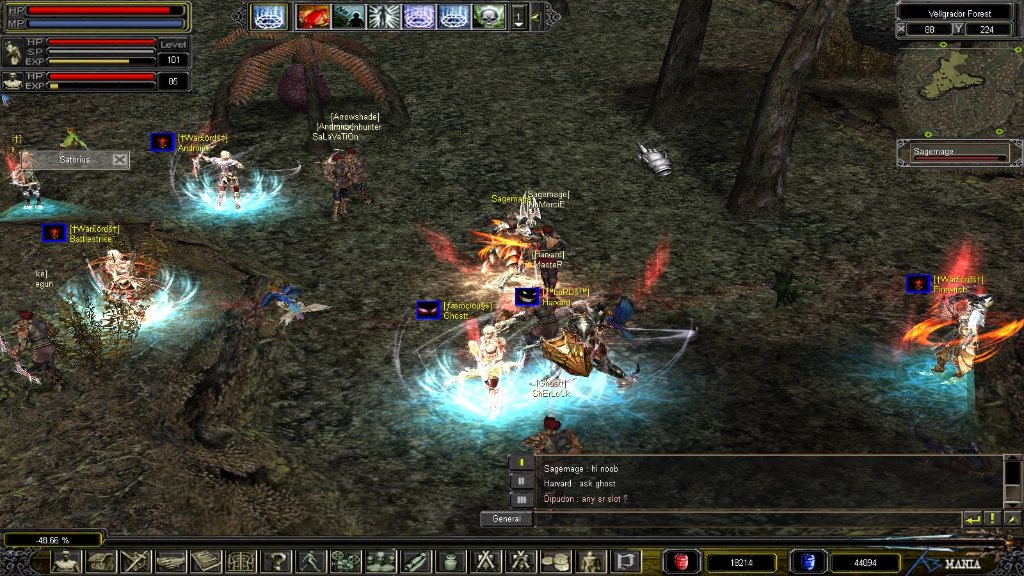Send chat with the enter arrow button
This screenshot has width=1024, height=576.
tap(972, 519)
